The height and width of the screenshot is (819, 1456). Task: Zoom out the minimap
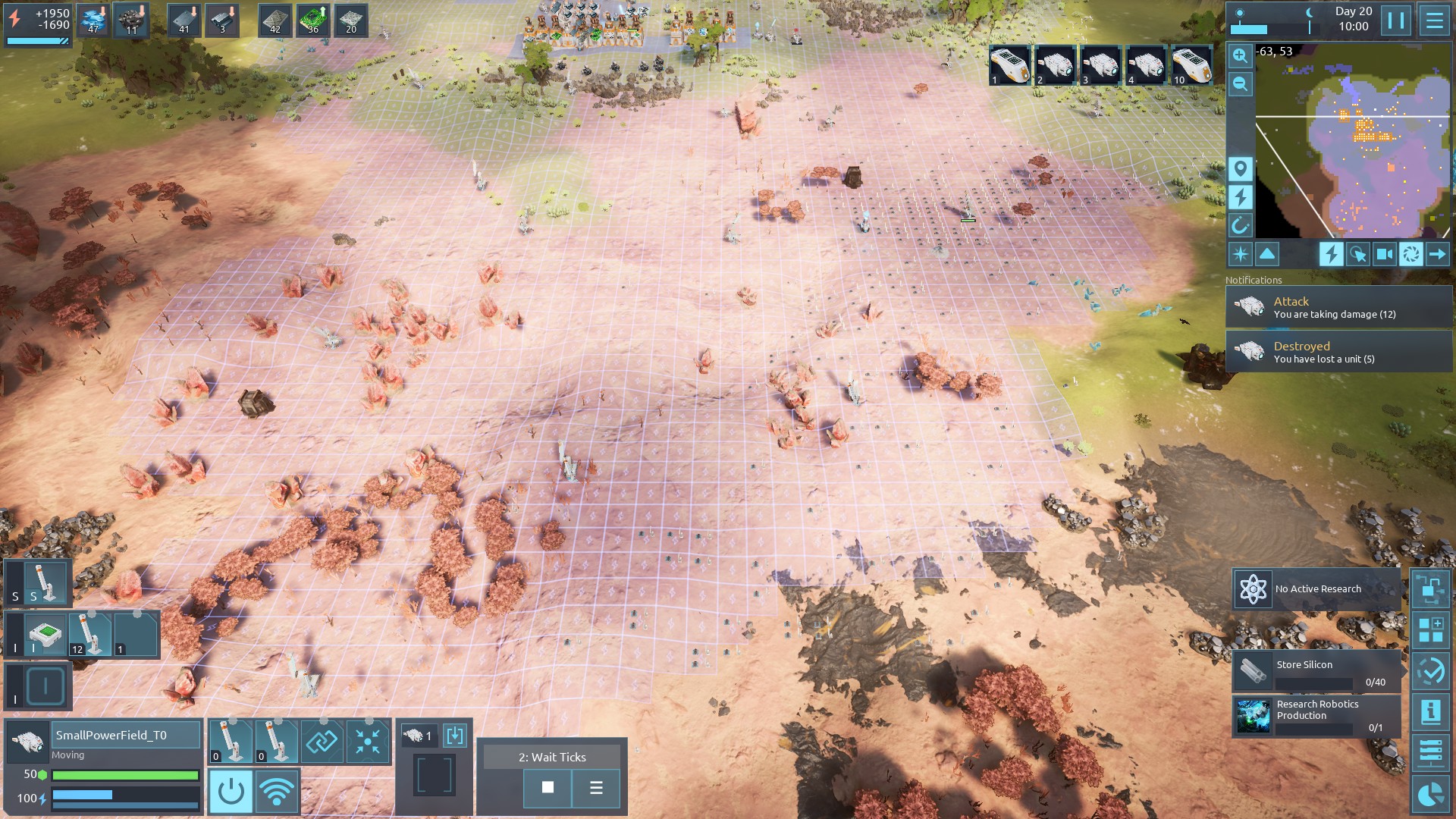point(1240,84)
